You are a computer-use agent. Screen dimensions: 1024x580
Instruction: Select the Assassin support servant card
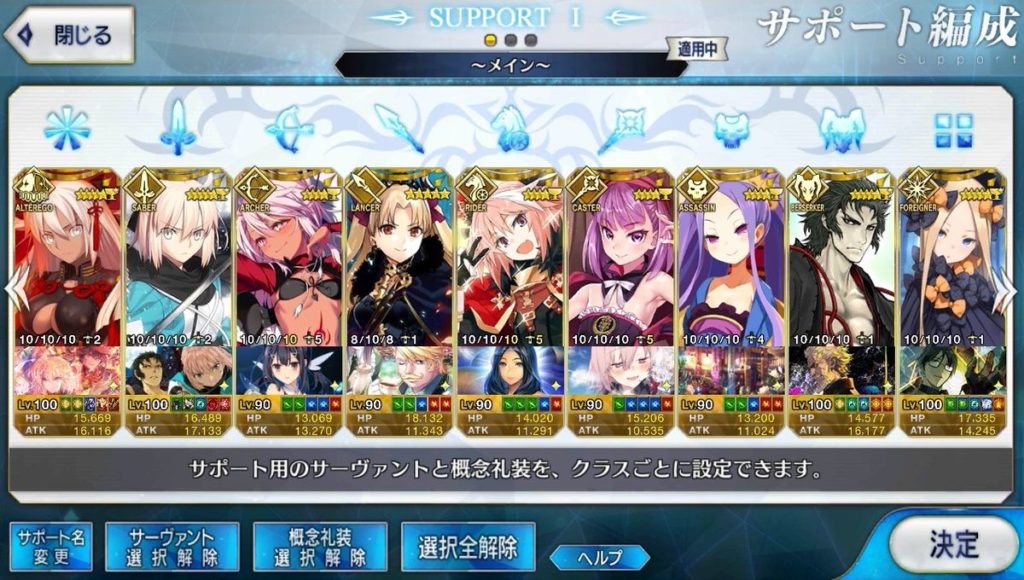point(731,260)
